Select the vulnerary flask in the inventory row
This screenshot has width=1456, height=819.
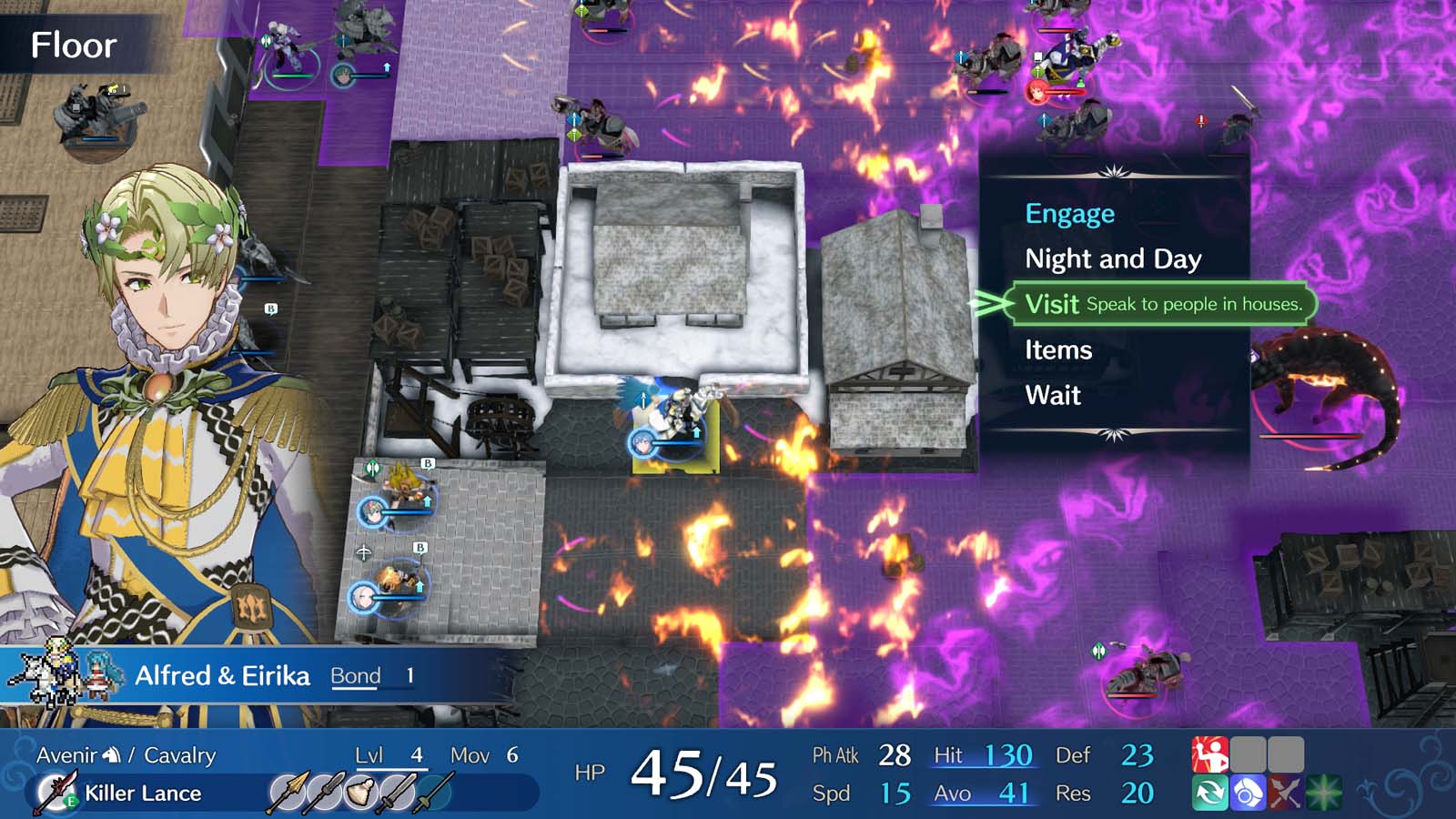[x=359, y=790]
